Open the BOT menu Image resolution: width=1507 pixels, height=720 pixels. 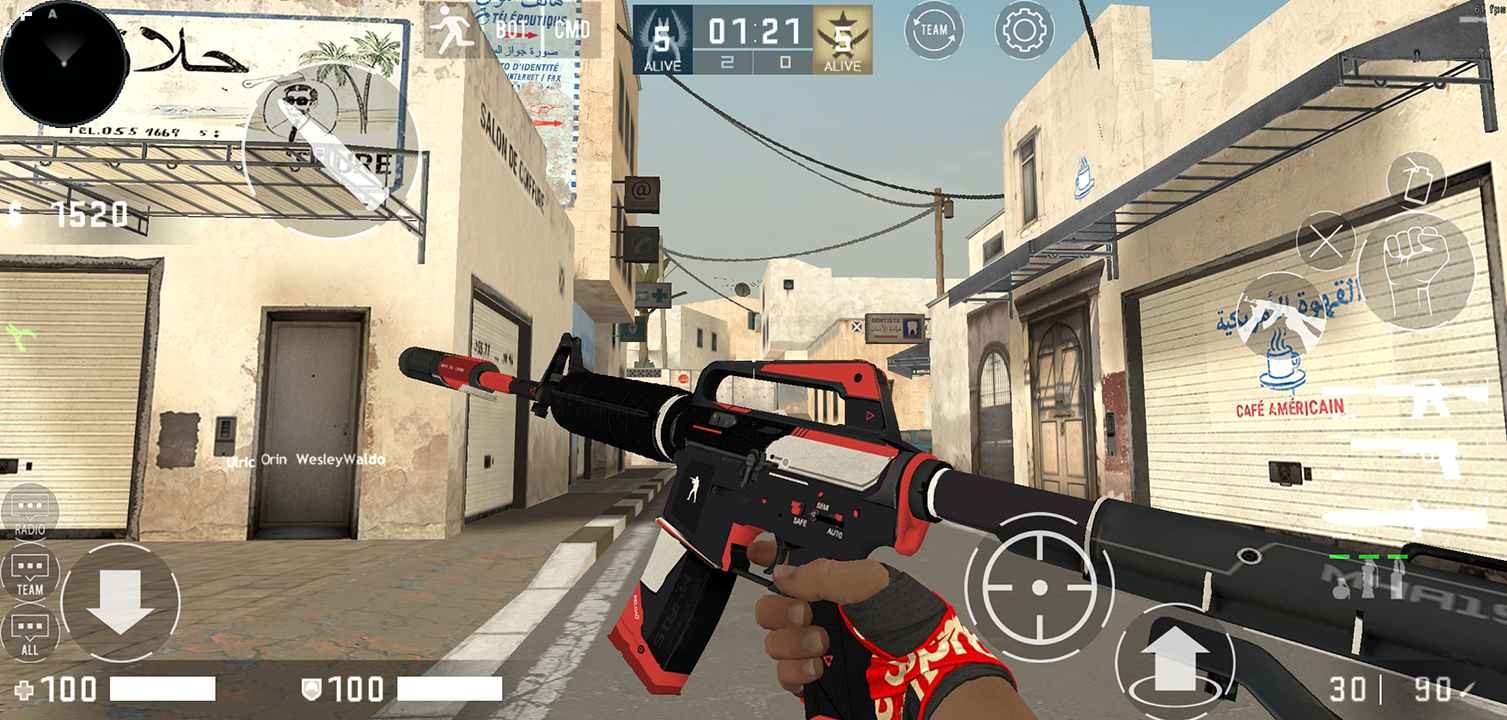pyautogui.click(x=511, y=28)
